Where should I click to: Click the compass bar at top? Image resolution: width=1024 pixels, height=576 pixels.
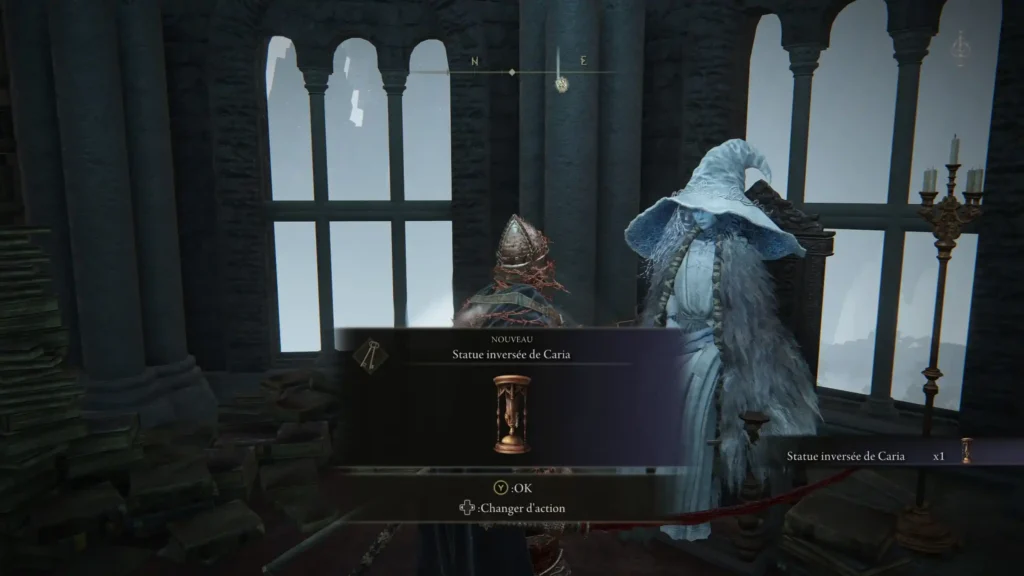tap(512, 72)
